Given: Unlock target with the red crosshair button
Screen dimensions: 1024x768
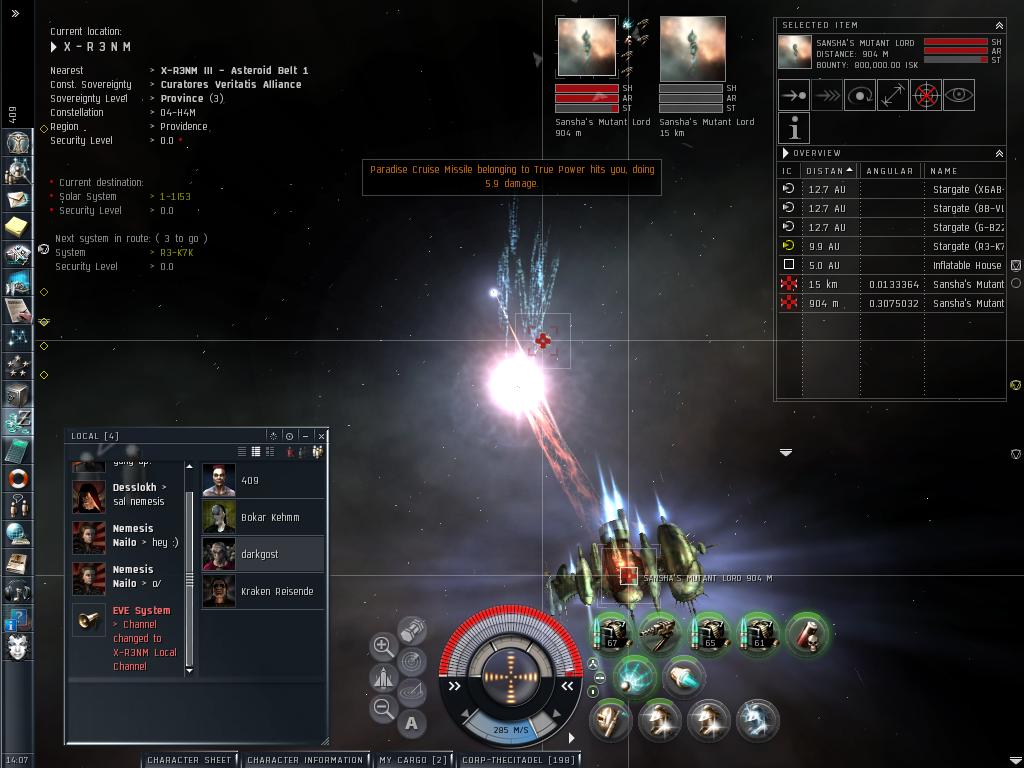Looking at the screenshot, I should pyautogui.click(x=926, y=95).
